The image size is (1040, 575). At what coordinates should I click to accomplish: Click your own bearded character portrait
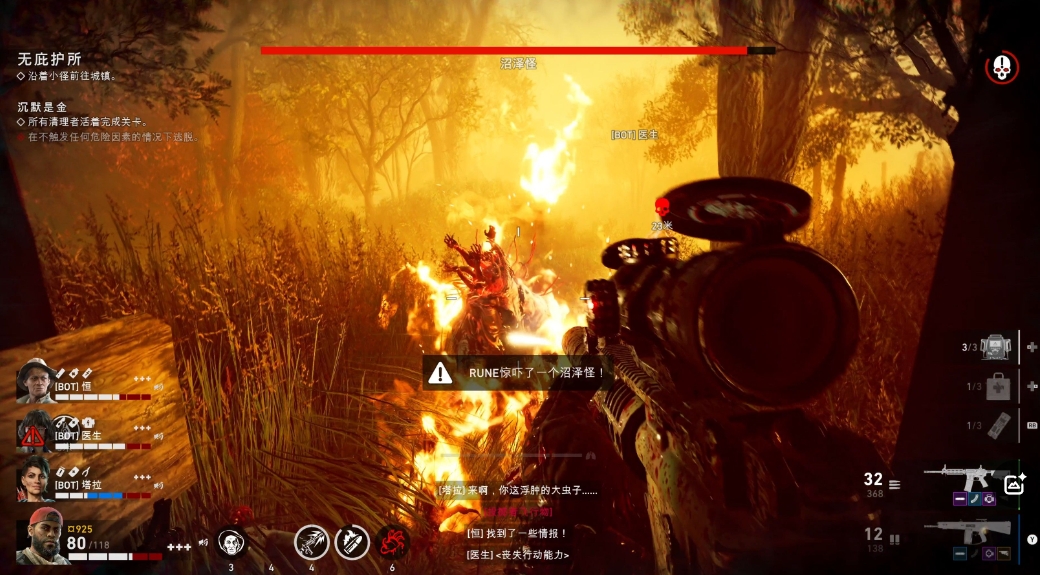point(40,536)
